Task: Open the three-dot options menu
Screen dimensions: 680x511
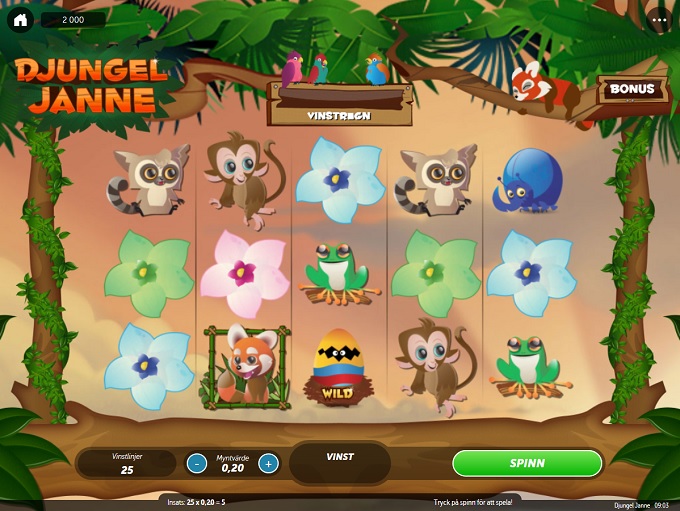Action: [659, 20]
